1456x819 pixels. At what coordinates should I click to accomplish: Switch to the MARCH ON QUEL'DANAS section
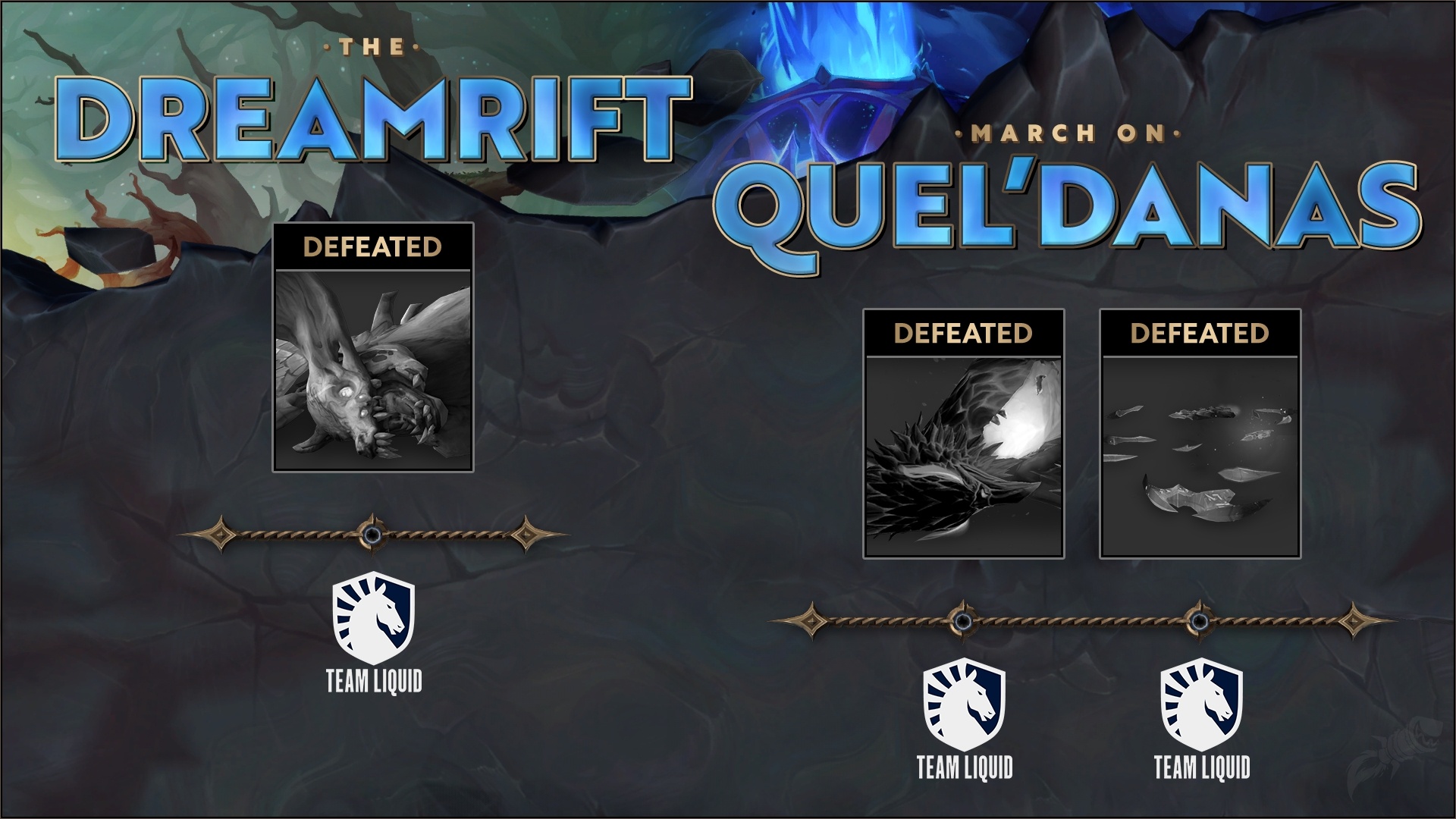point(1062,197)
